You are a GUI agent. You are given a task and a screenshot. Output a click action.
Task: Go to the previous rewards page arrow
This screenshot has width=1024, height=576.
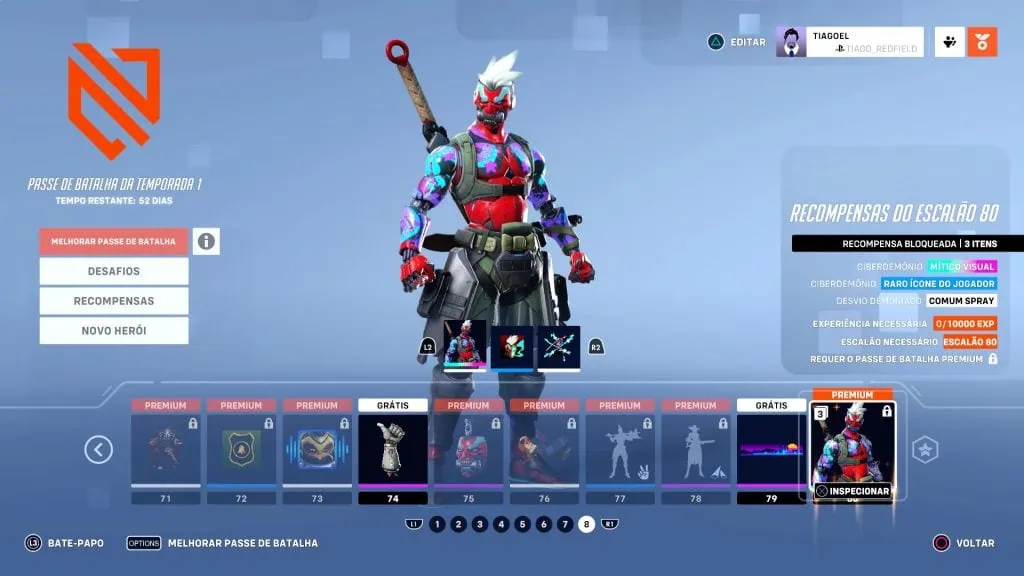point(98,450)
